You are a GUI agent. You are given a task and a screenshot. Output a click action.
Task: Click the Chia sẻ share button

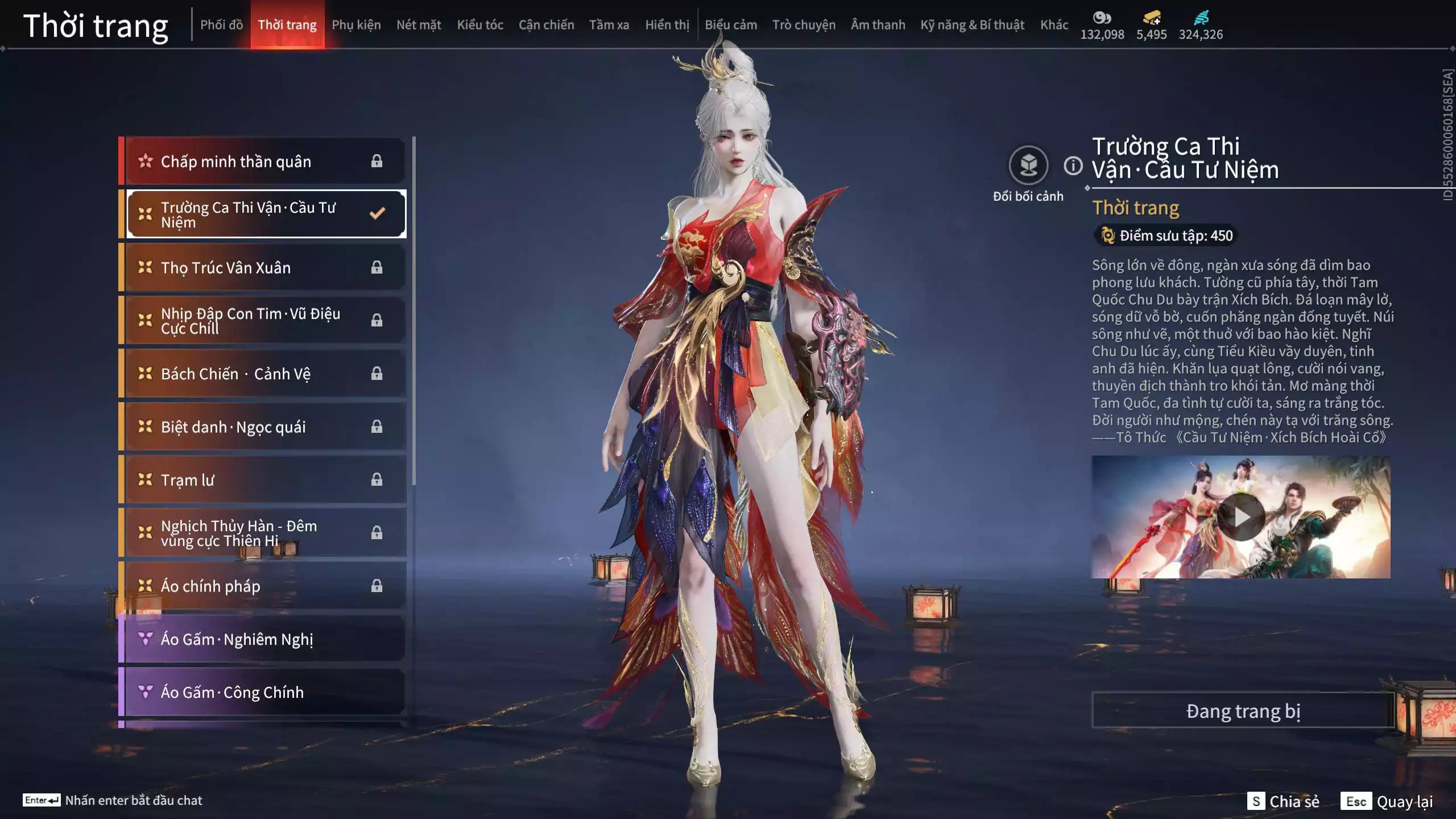pos(1283,801)
